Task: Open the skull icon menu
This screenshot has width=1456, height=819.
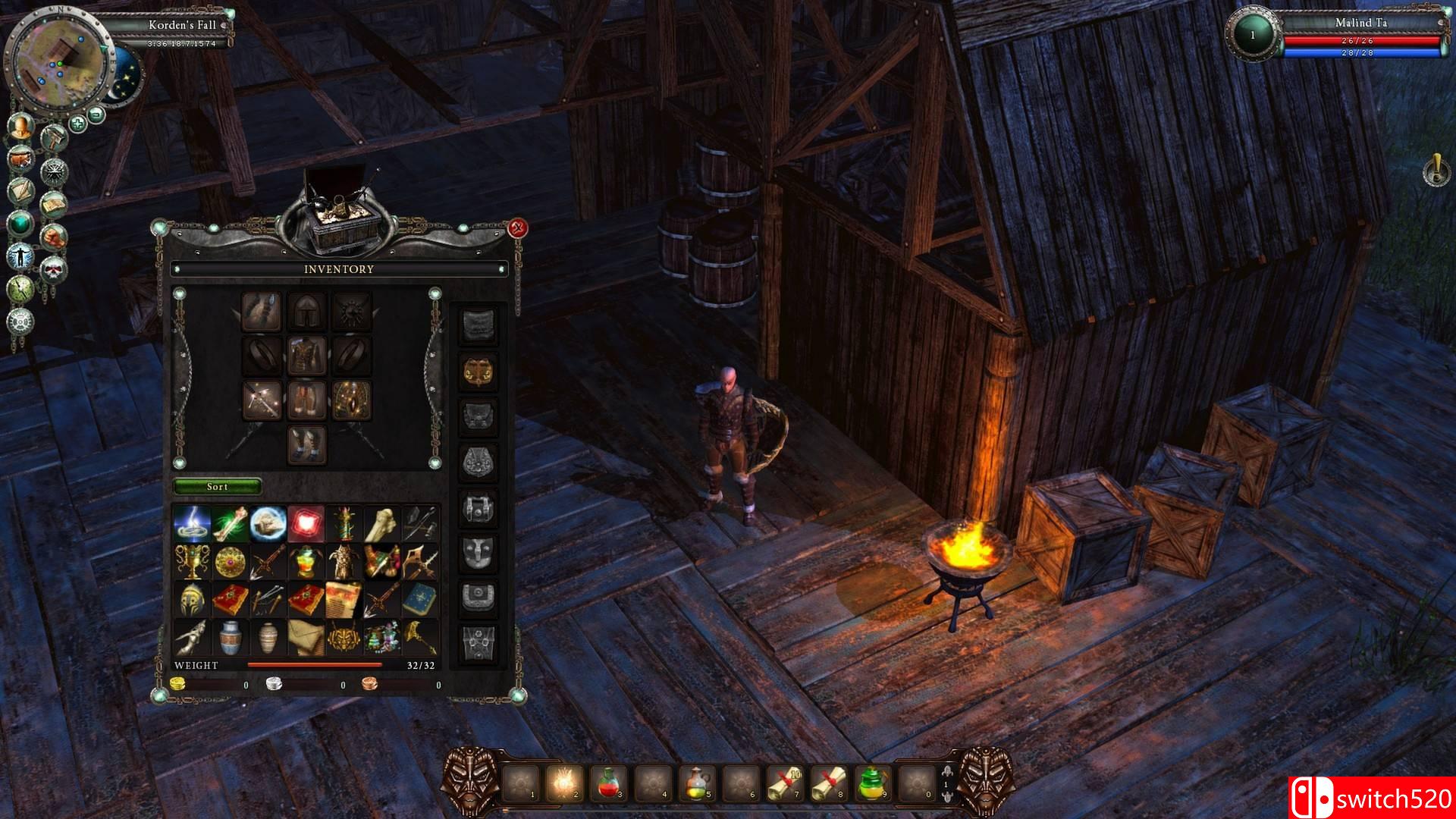Action: coord(54,268)
